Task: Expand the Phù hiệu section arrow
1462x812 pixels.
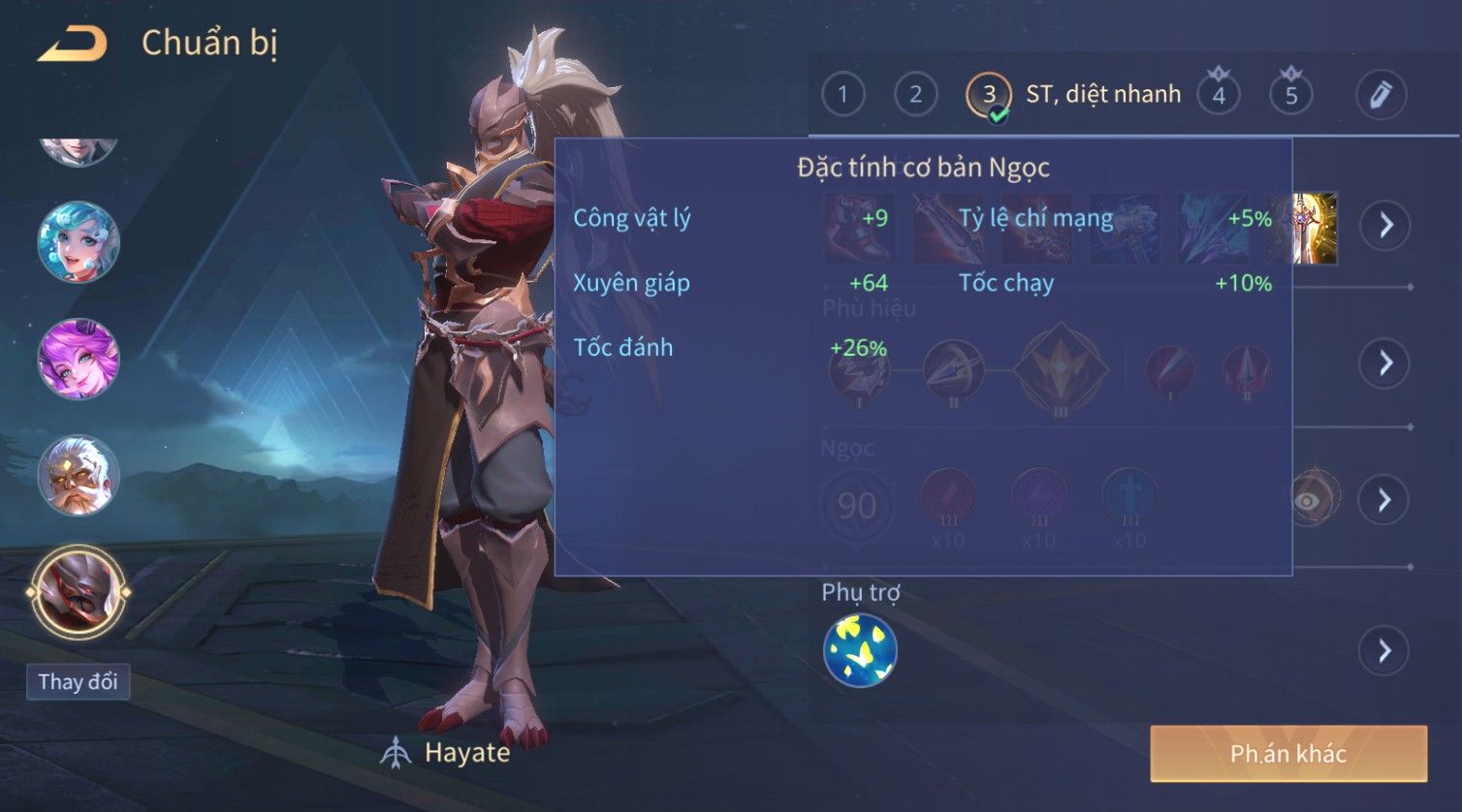Action: [1384, 363]
